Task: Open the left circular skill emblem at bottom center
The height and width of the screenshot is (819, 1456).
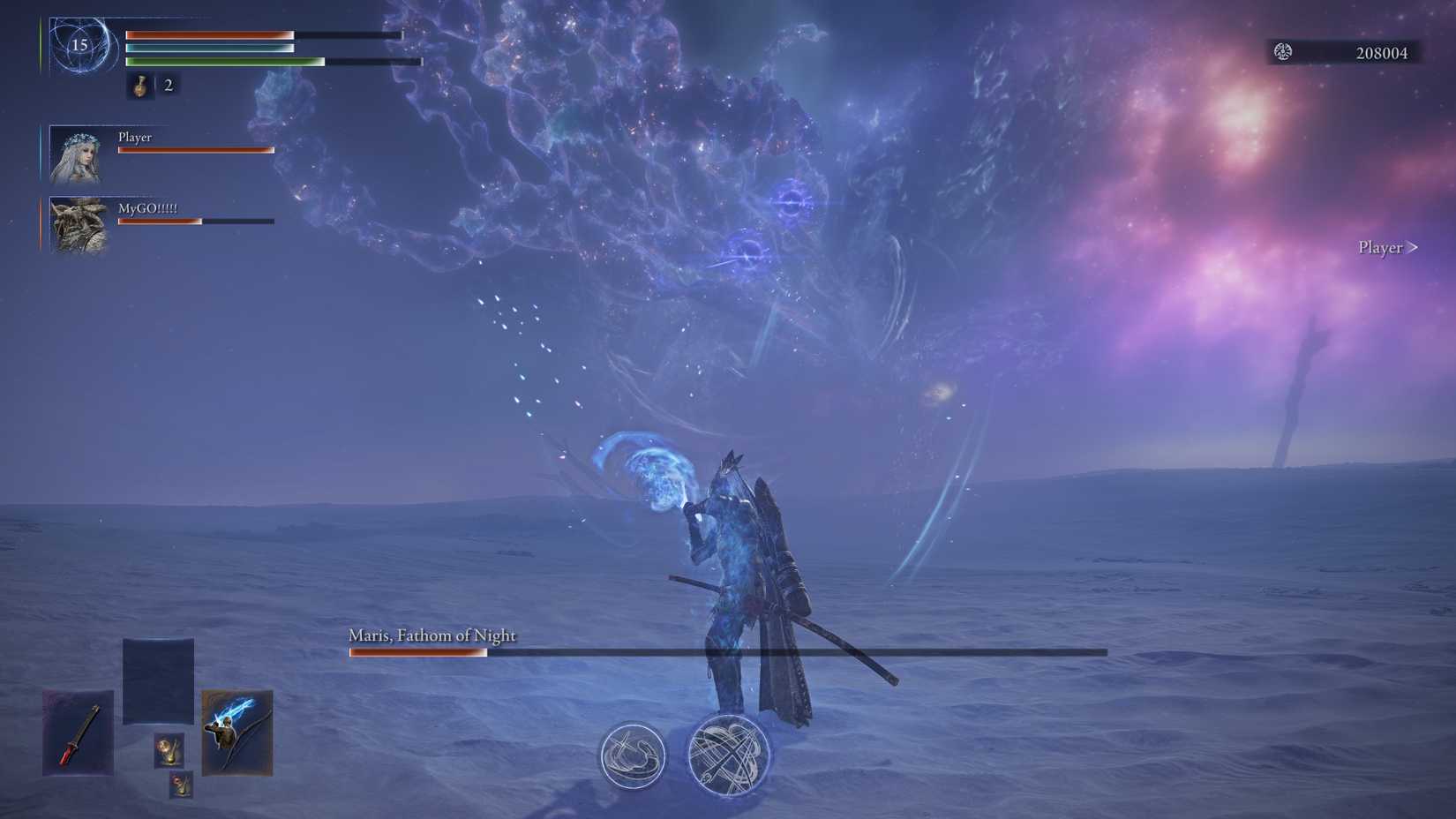Action: point(632,756)
